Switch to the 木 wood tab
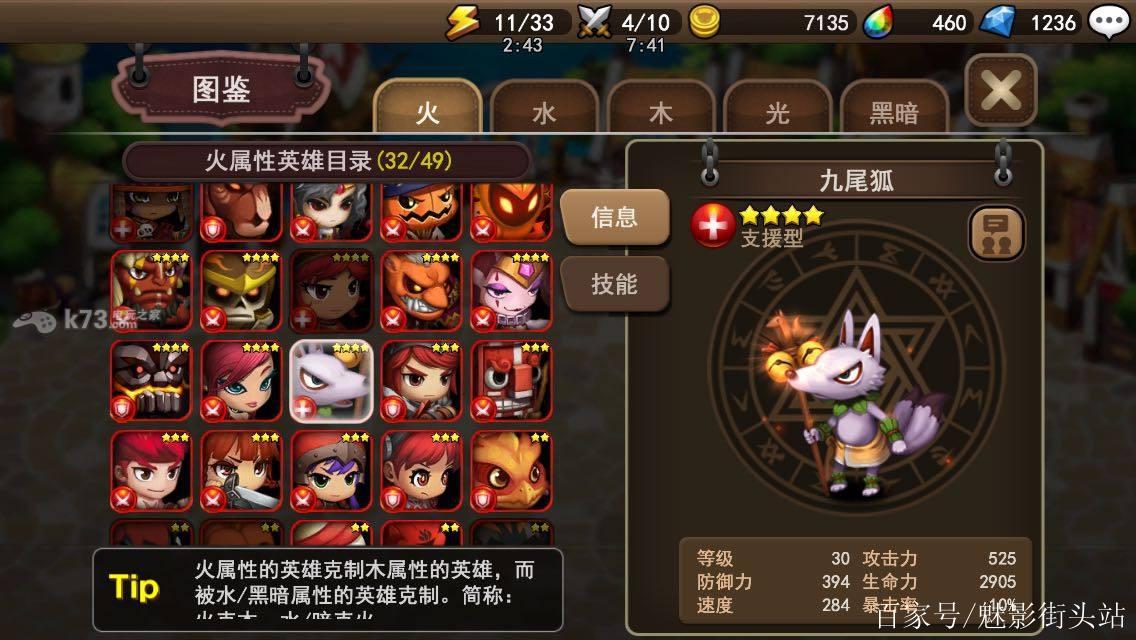 pyautogui.click(x=661, y=113)
